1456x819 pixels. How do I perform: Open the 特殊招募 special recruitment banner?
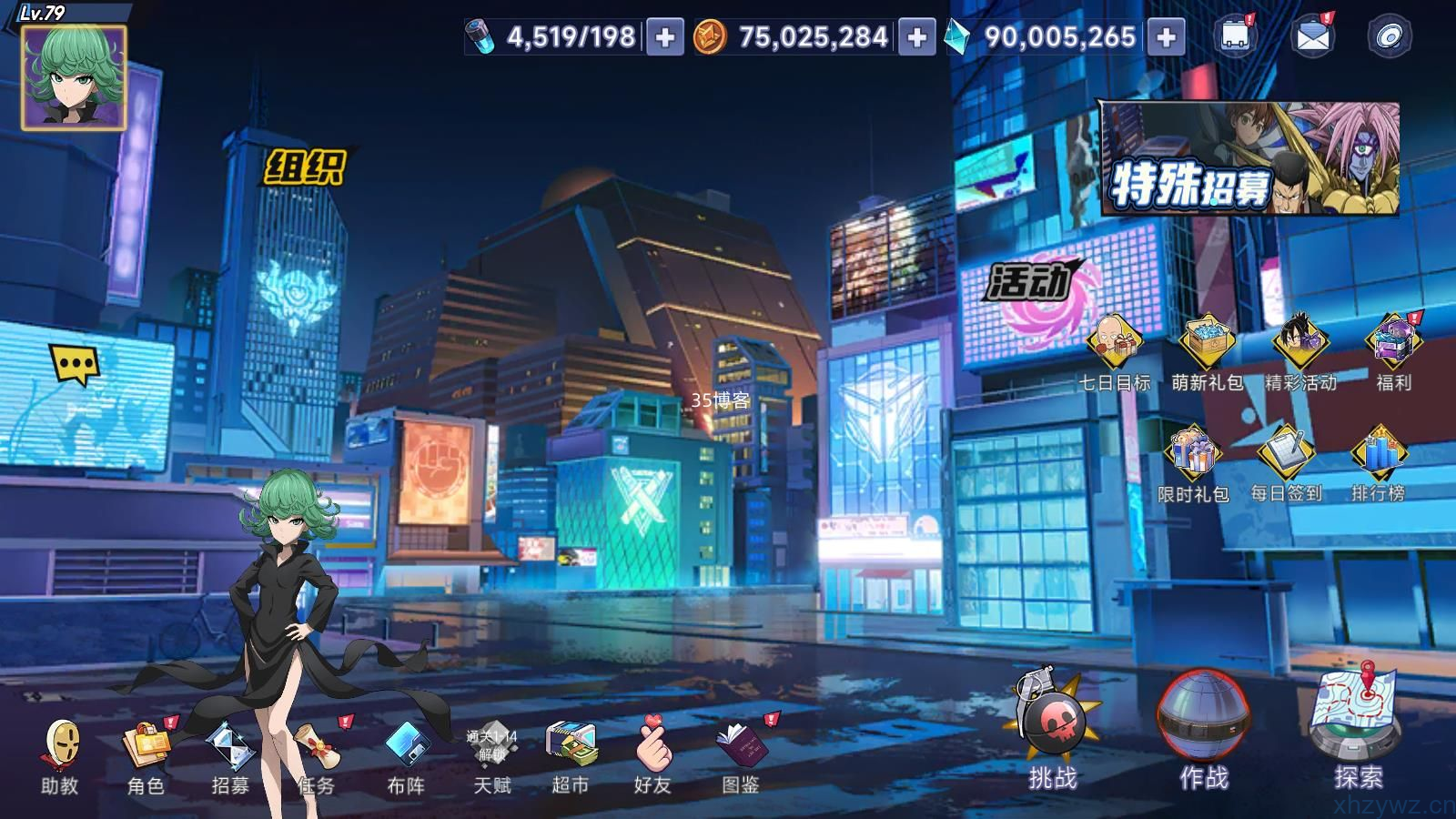tap(1249, 159)
